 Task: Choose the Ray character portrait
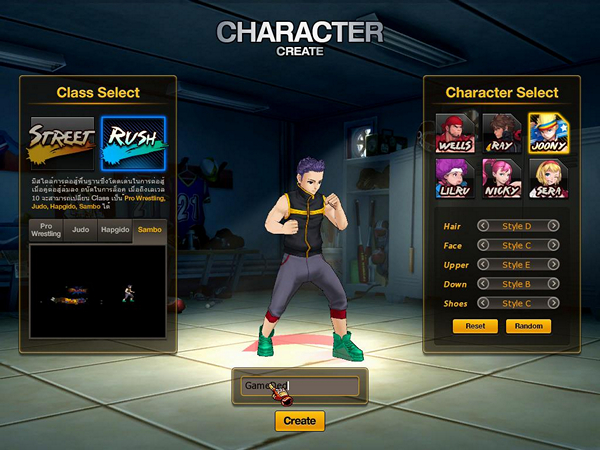(501, 131)
